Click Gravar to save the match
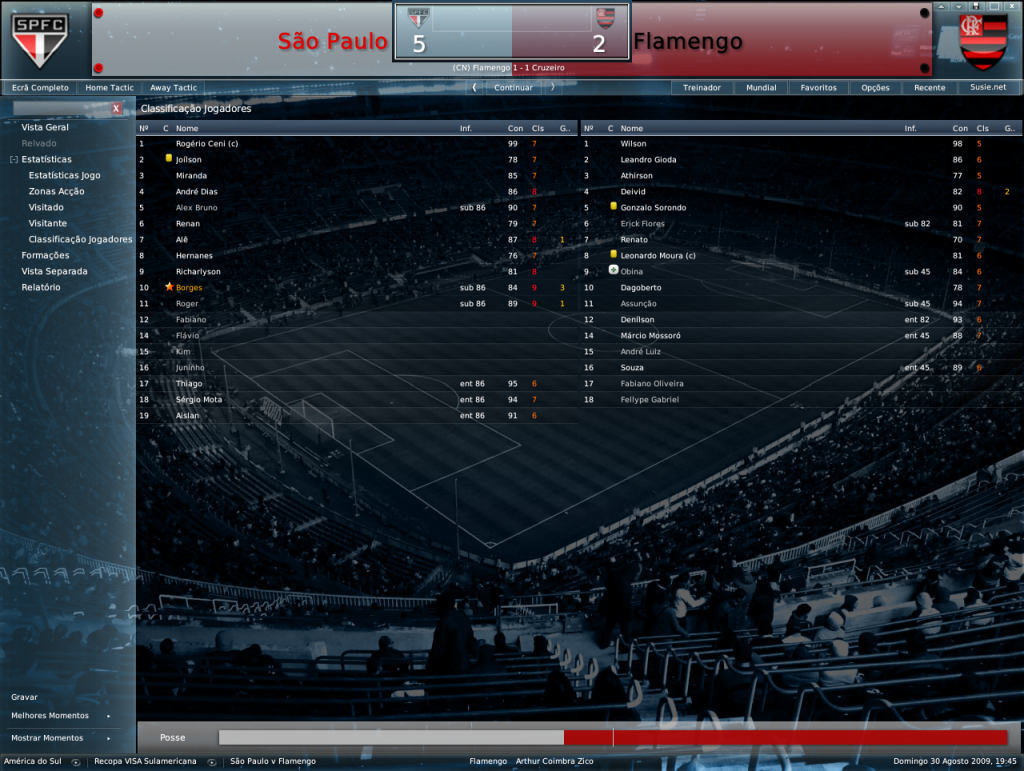This screenshot has width=1024, height=771. pyautogui.click(x=25, y=696)
